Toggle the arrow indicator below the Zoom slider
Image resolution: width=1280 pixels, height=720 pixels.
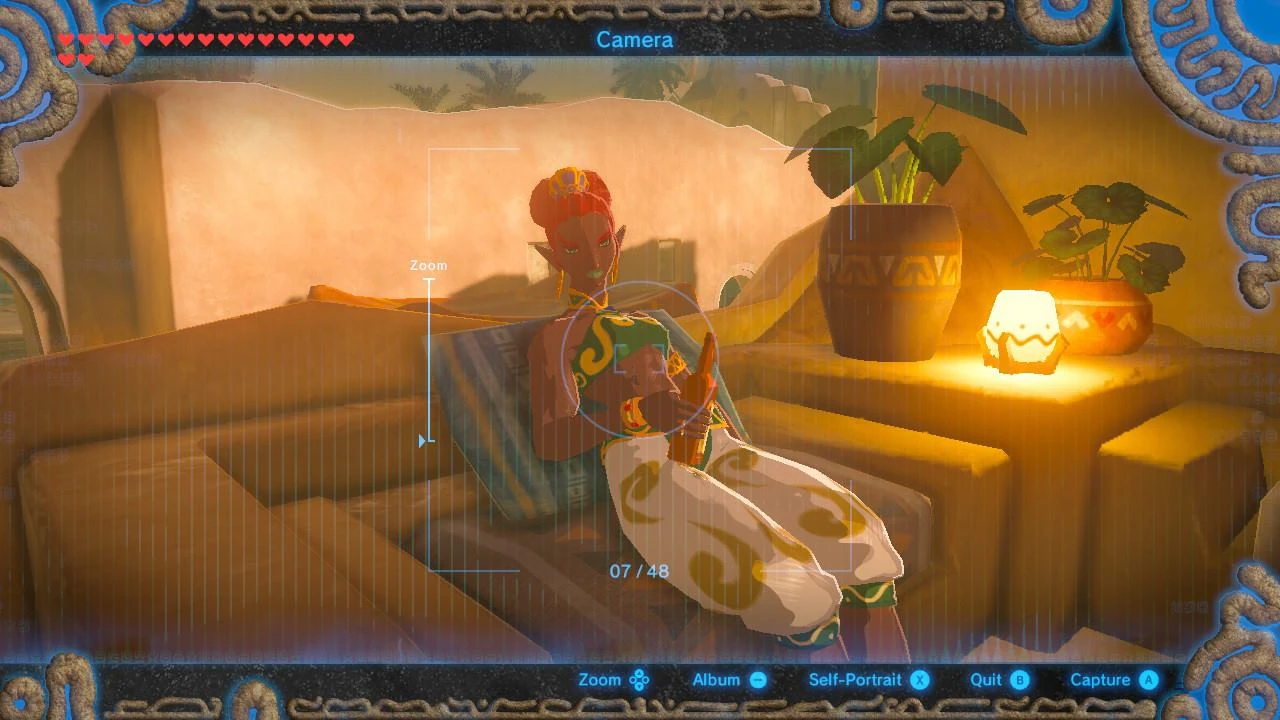pyautogui.click(x=420, y=438)
